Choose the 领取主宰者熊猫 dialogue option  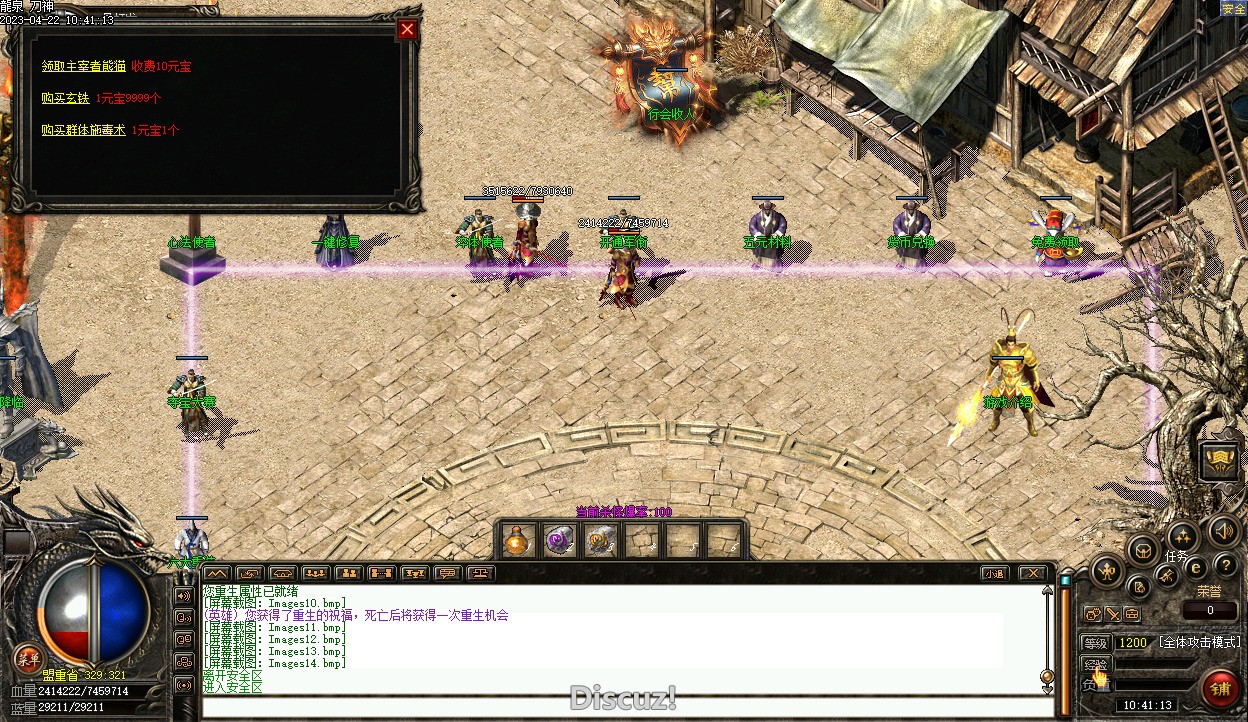(x=84, y=66)
